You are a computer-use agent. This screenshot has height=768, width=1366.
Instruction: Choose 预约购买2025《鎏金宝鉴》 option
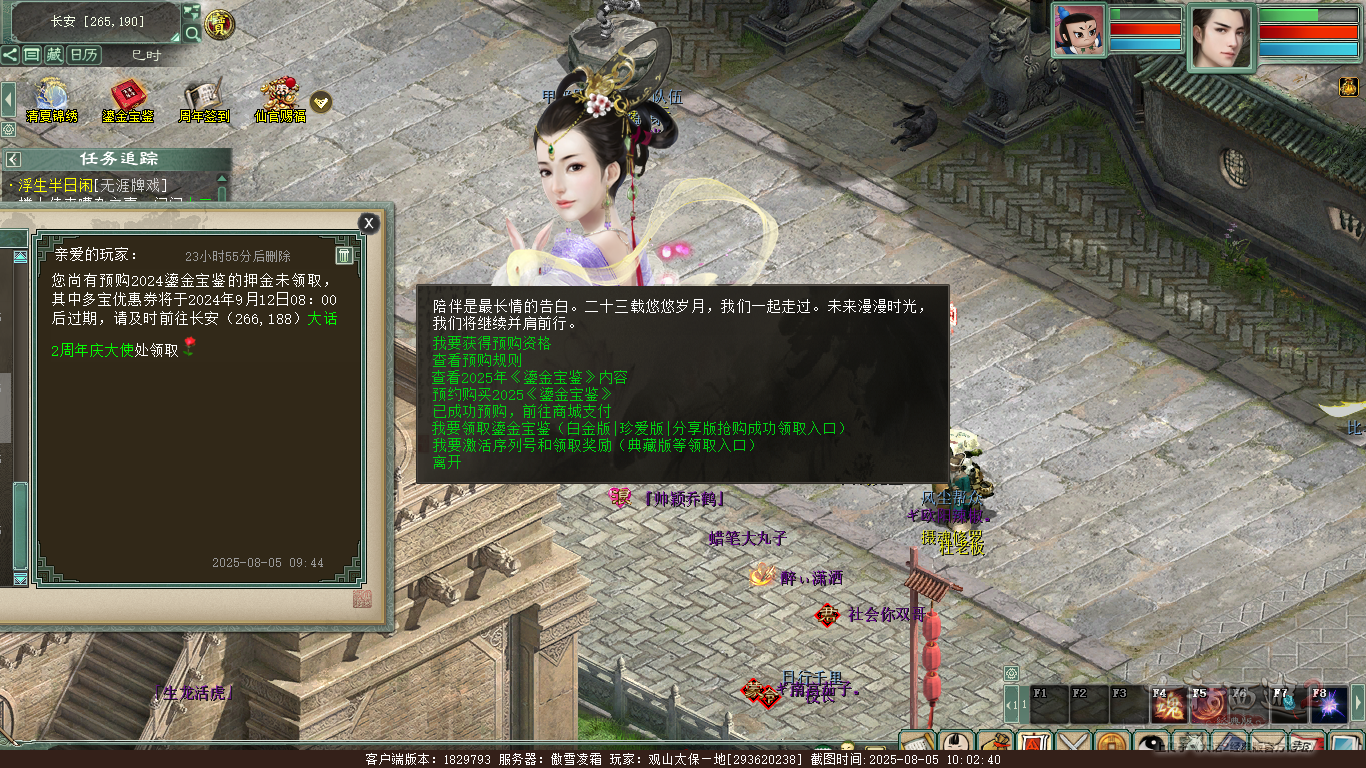point(521,394)
